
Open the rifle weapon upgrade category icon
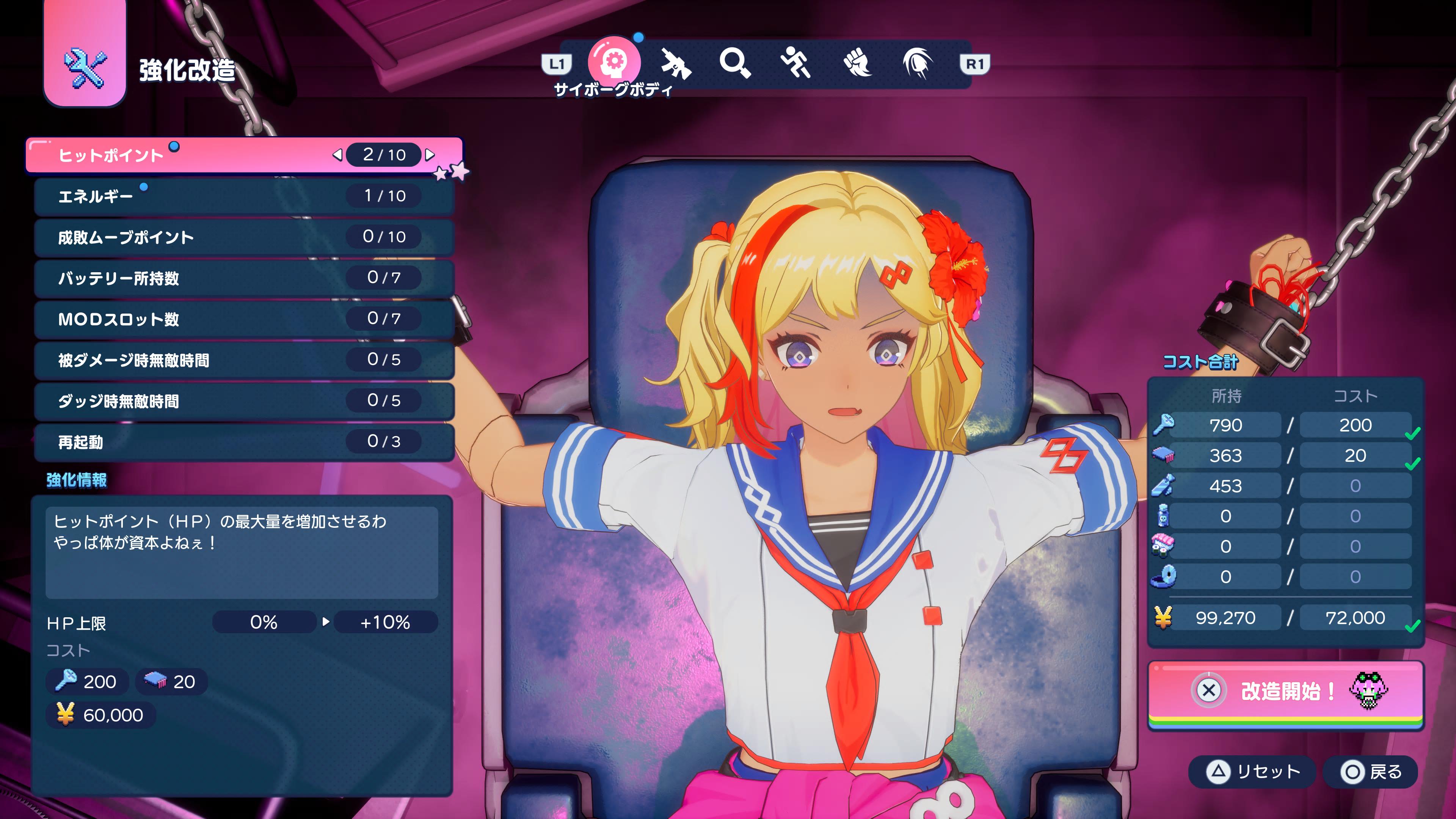coord(676,64)
